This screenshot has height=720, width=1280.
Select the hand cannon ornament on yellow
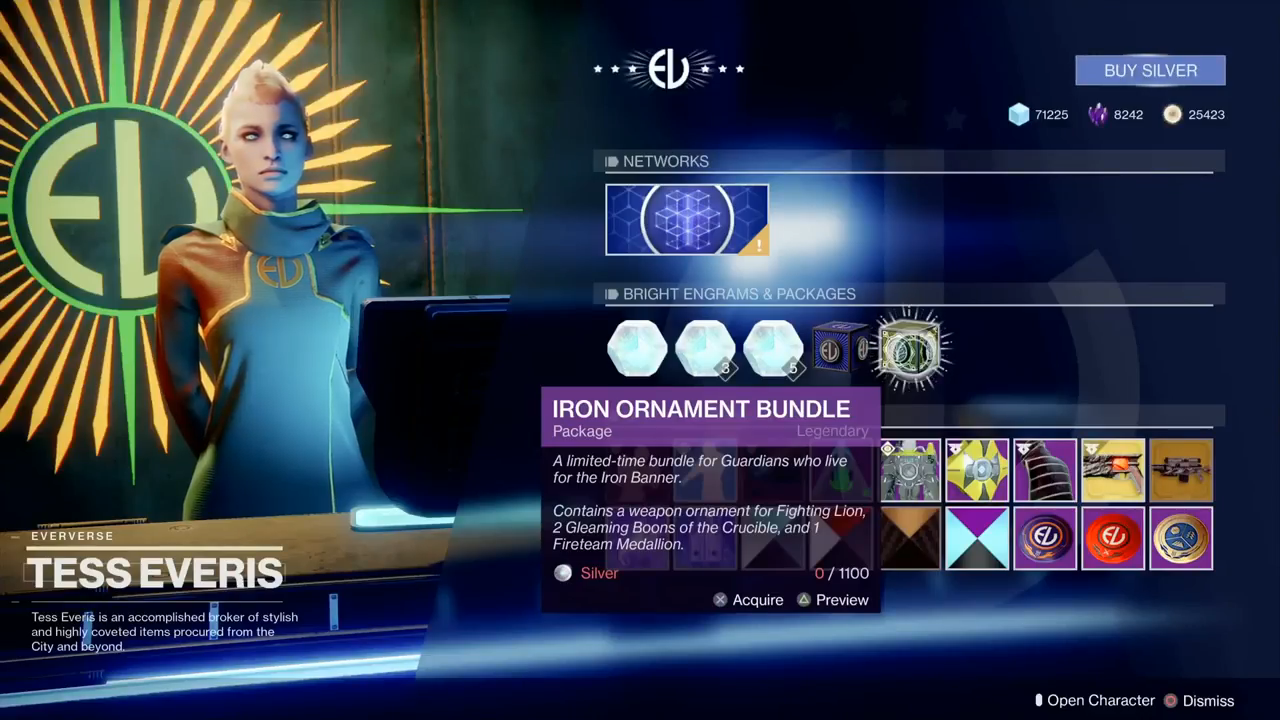pyautogui.click(x=1113, y=470)
